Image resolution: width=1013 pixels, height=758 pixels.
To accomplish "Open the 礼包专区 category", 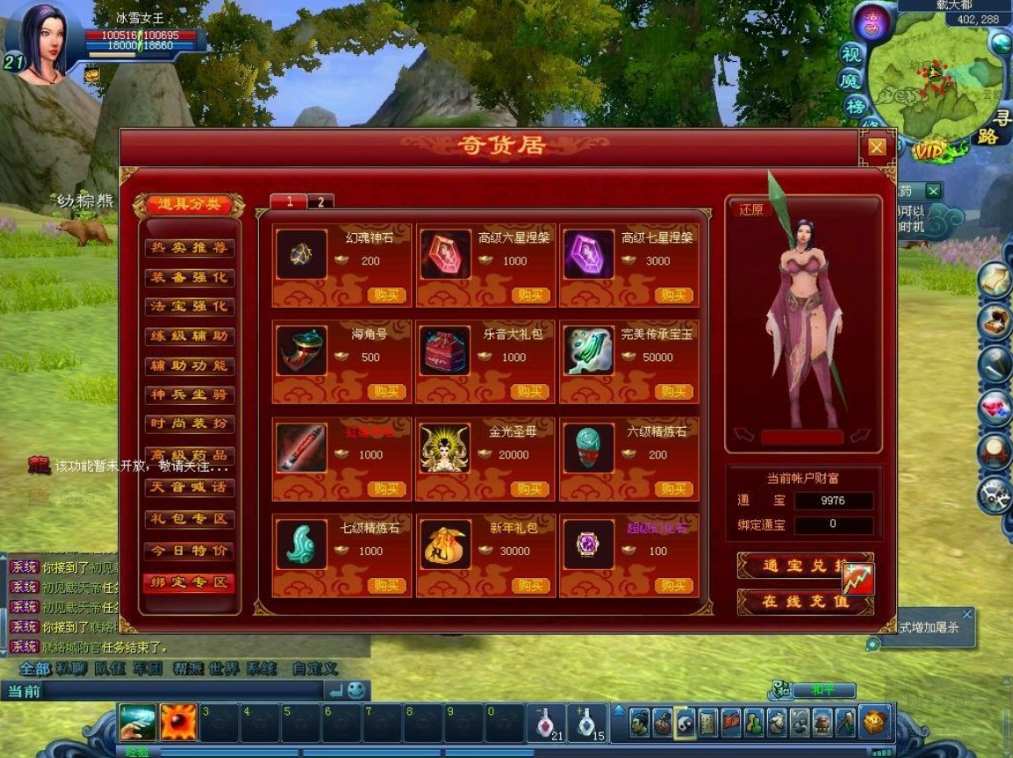I will (189, 519).
